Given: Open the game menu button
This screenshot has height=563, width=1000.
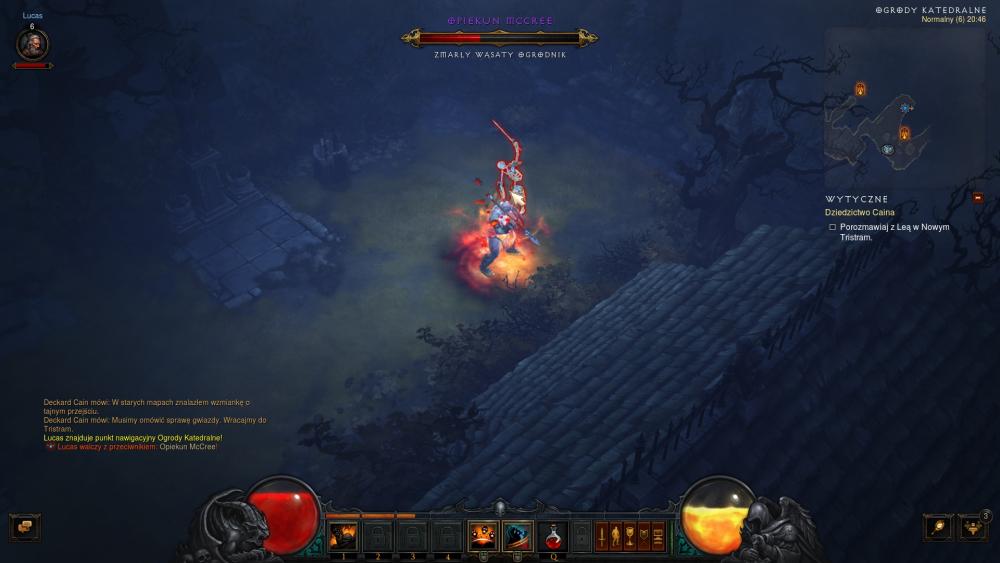Looking at the screenshot, I should (658, 537).
